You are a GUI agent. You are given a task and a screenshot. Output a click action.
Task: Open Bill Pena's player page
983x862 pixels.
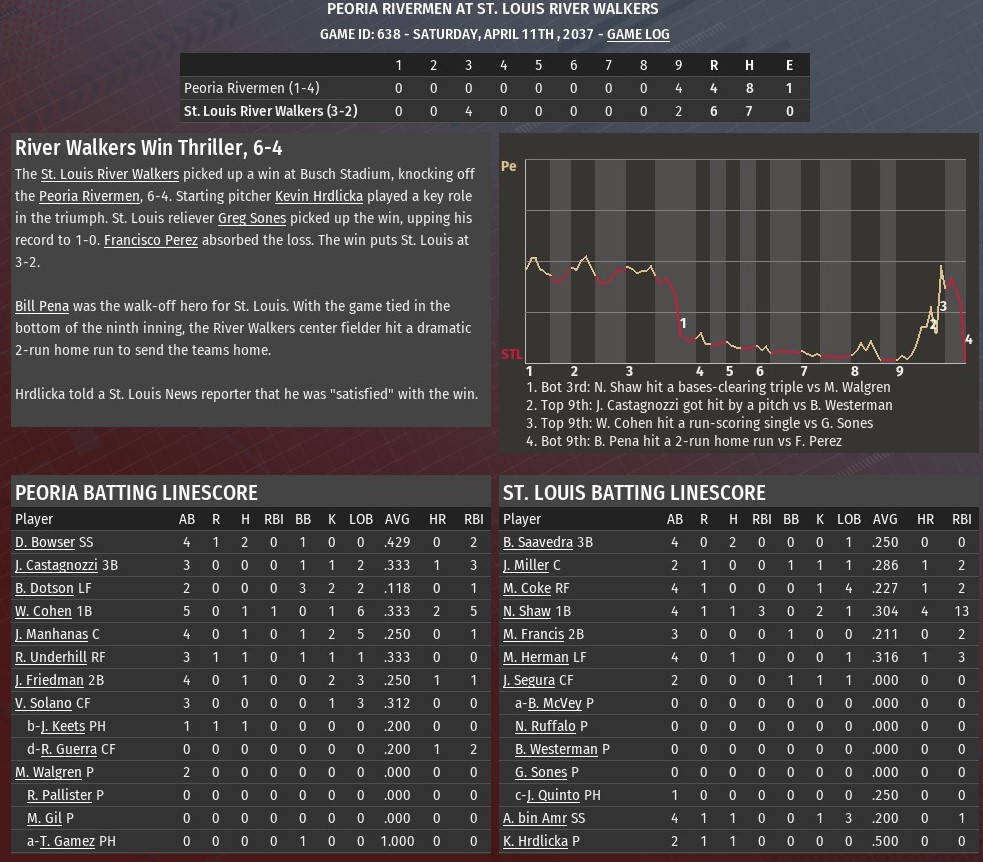coord(42,306)
